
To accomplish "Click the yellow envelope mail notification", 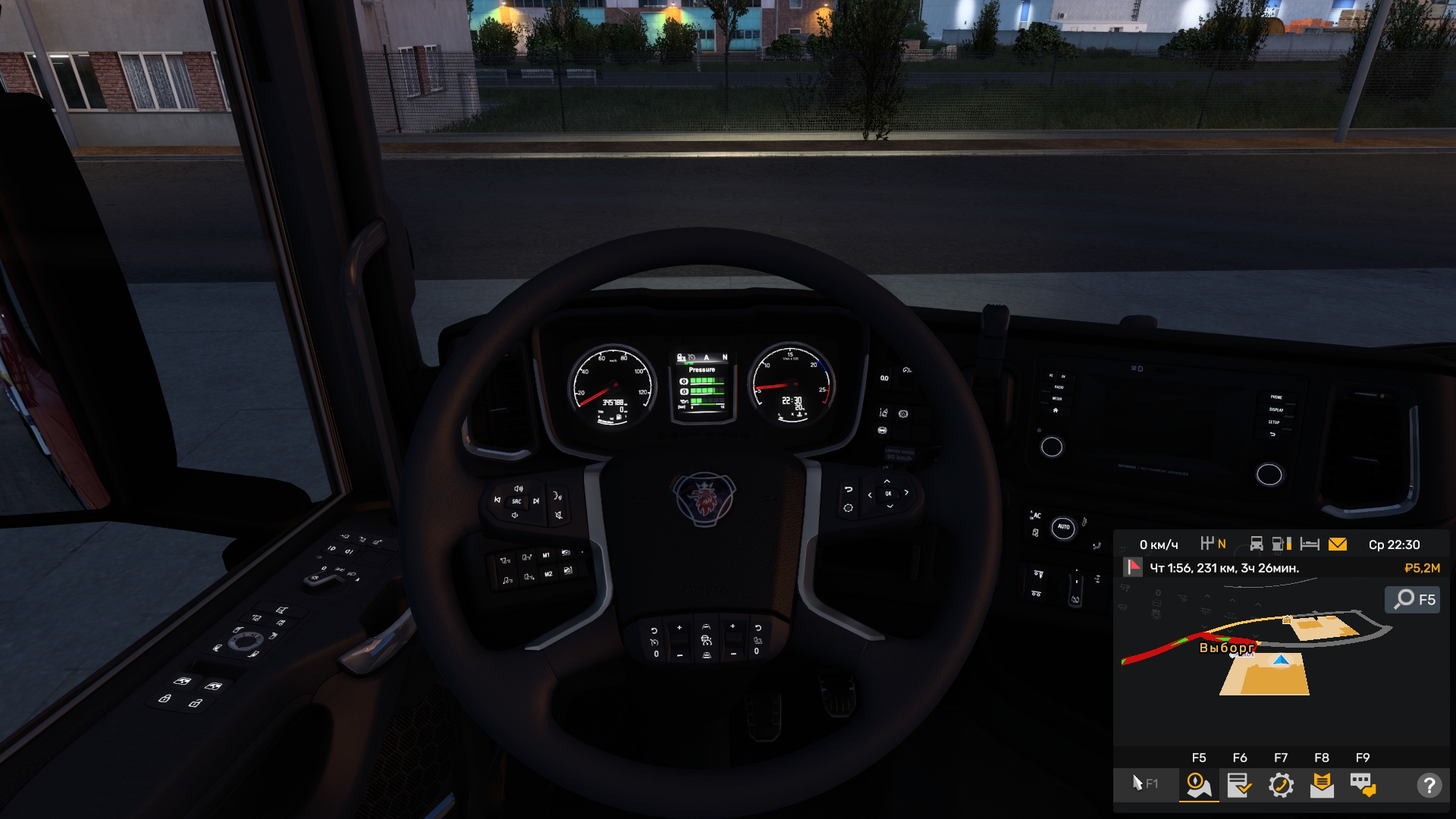I will click(1338, 544).
